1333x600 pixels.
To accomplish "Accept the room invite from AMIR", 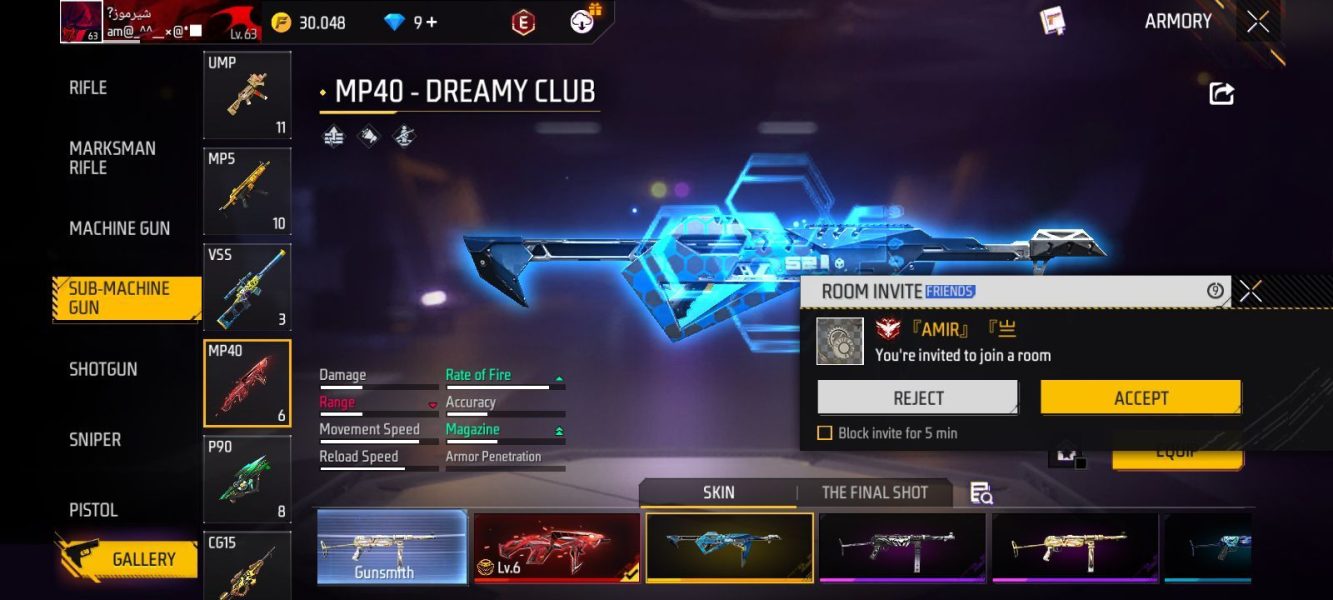I will 1140,397.
